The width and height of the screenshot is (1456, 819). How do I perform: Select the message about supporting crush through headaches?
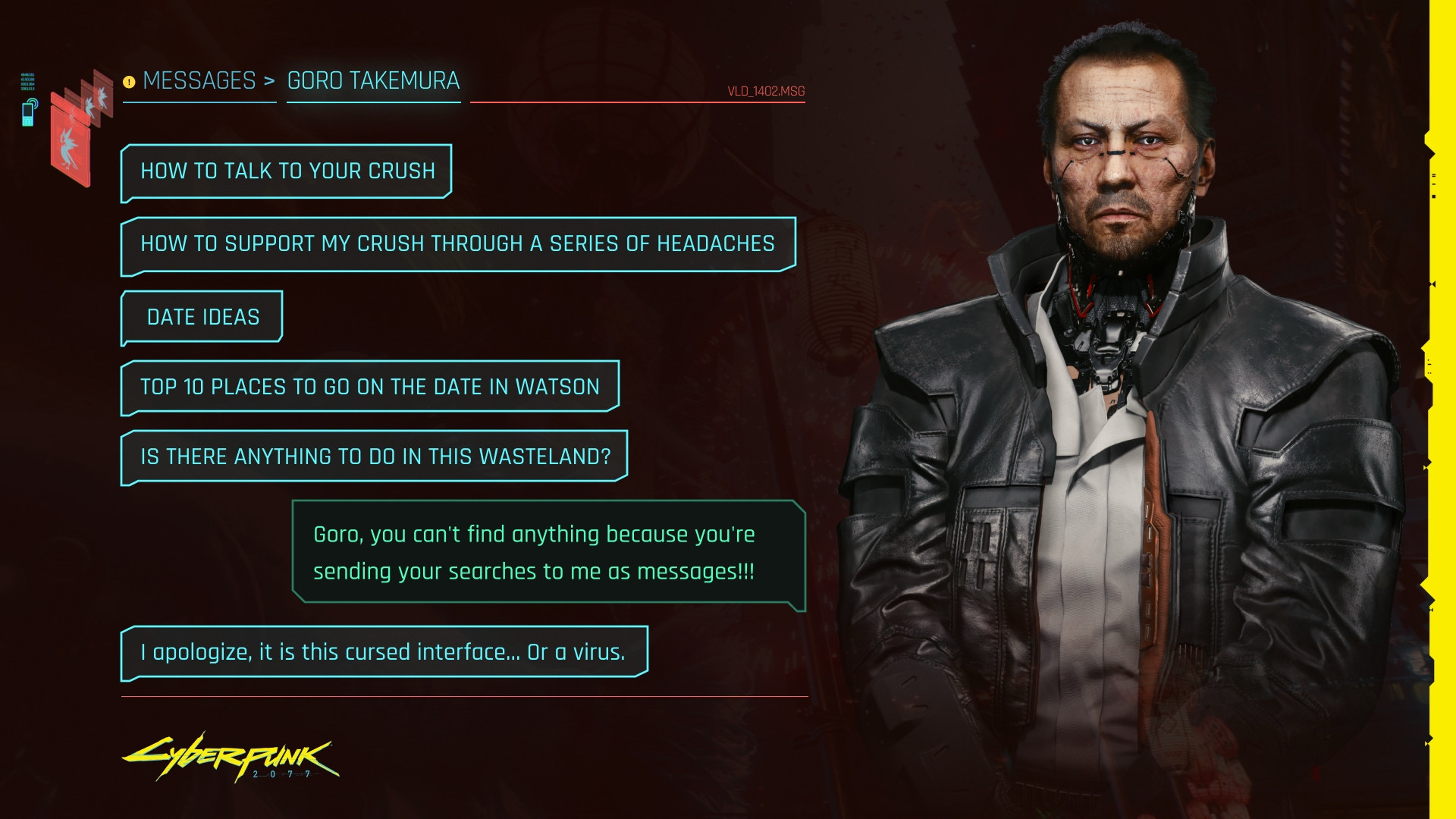pyautogui.click(x=457, y=244)
